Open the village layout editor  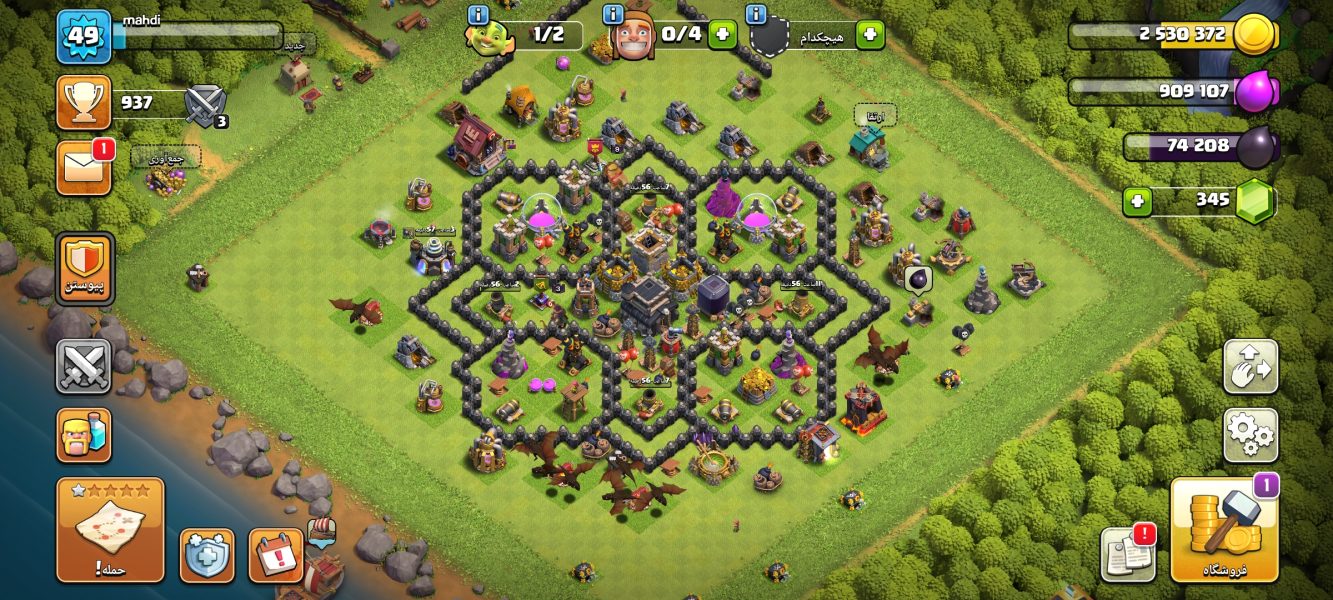(1250, 367)
